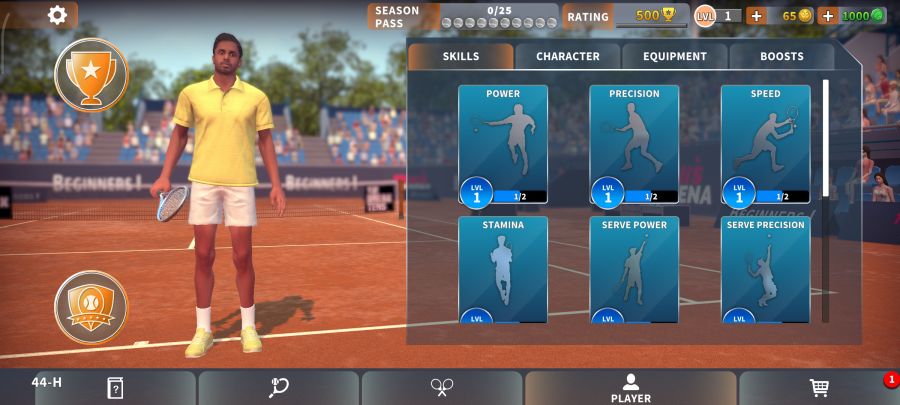The image size is (900, 405).
Task: Add green gems with the plus button
Action: [827, 16]
